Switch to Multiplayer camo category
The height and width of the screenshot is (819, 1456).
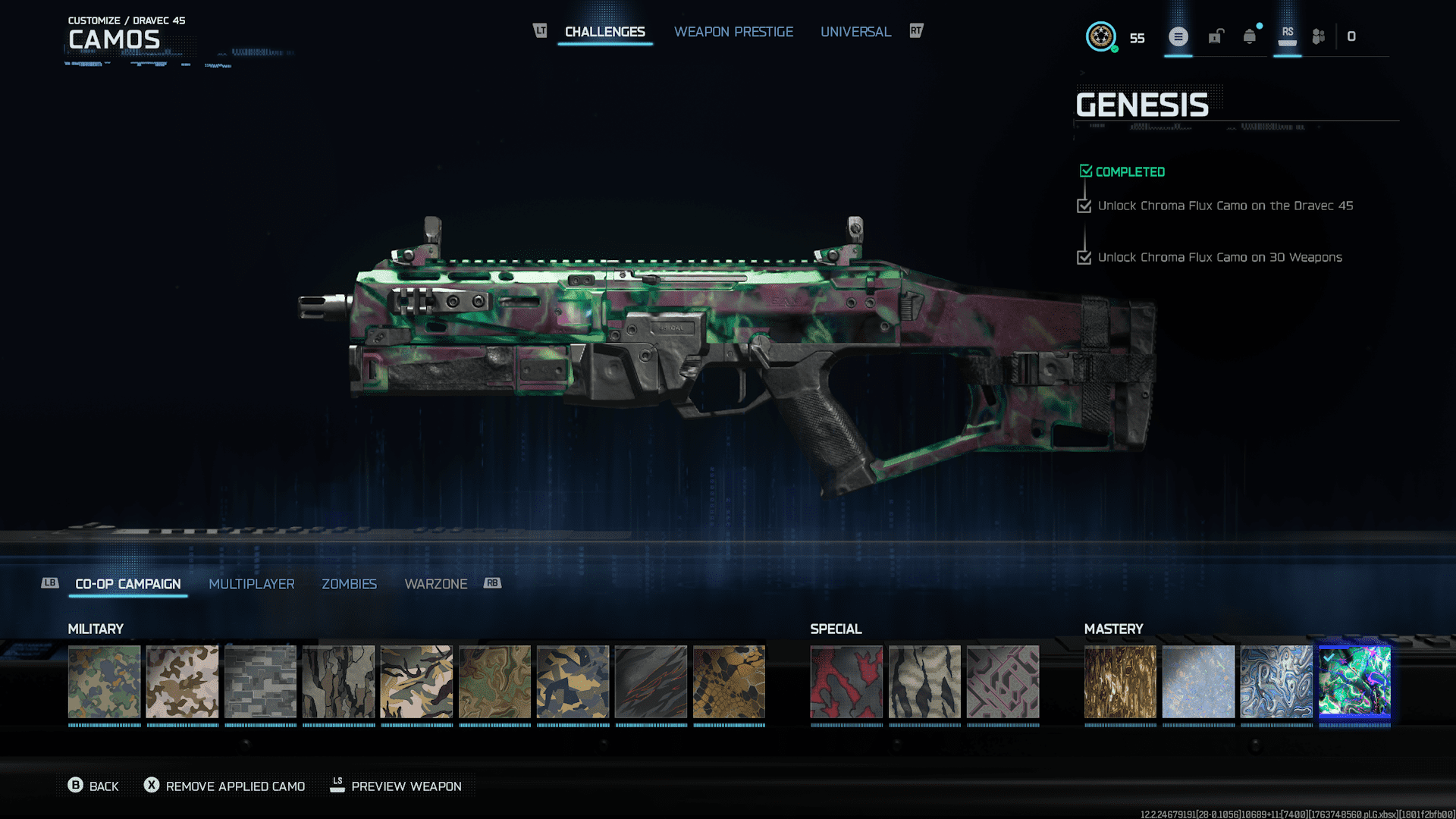click(251, 584)
